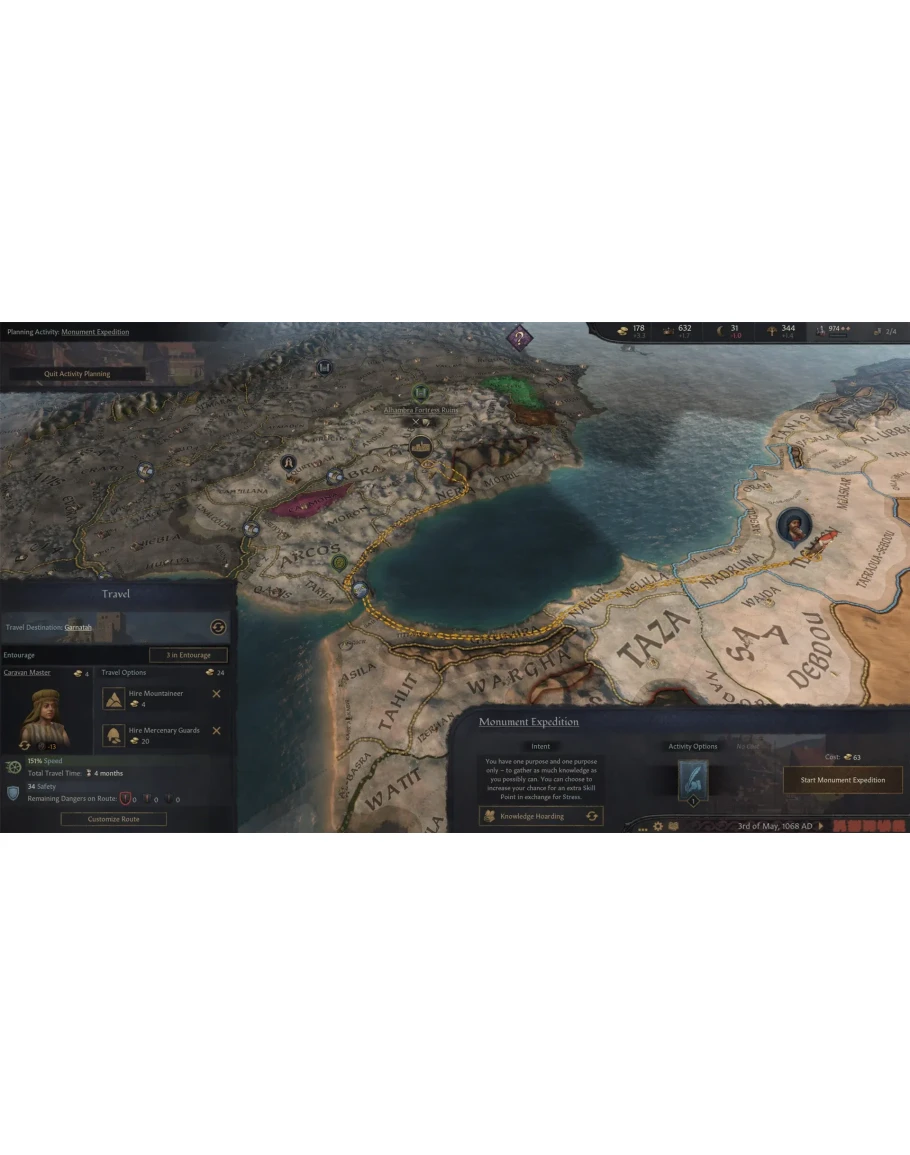Swap the Caravan Master character
910x1155 pixels.
coord(25,745)
